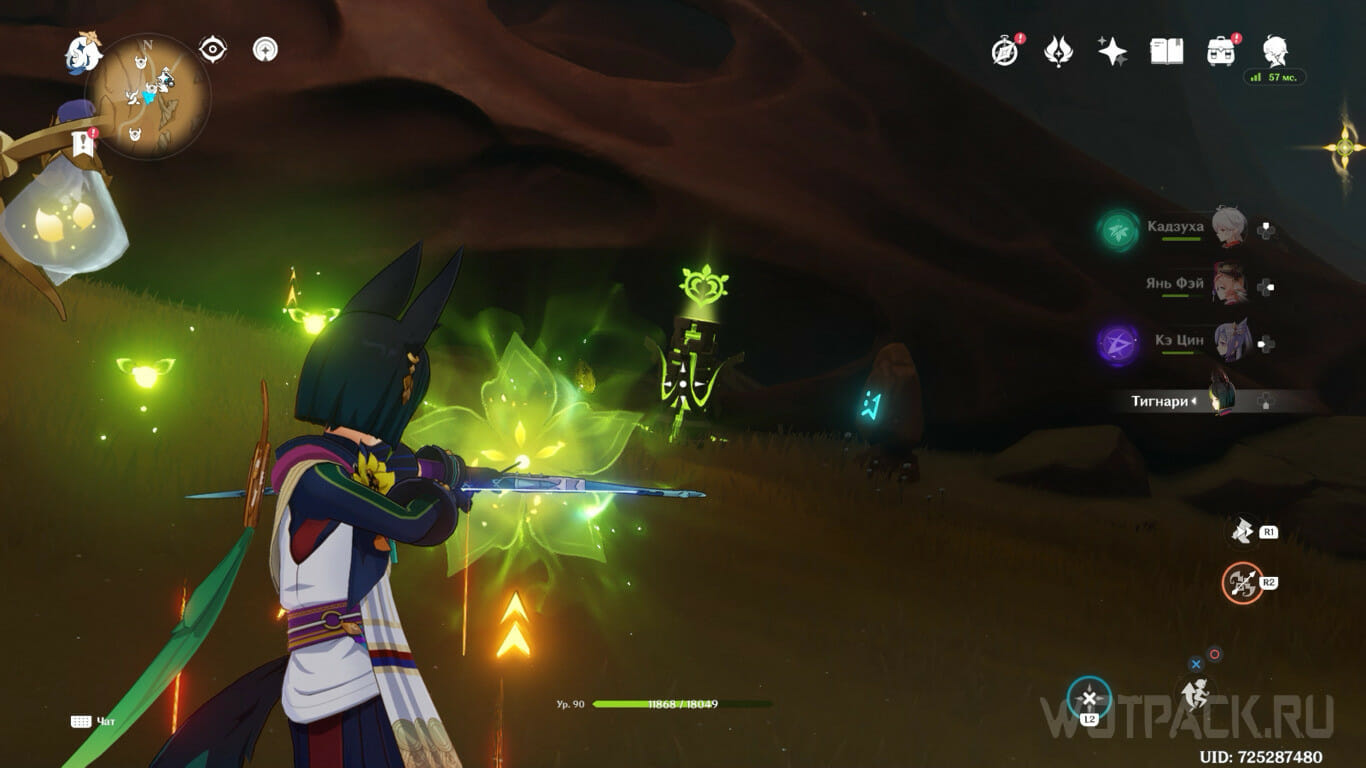Open the winged battle pass icon
Screen dimensions: 1366x768
click(x=1058, y=51)
